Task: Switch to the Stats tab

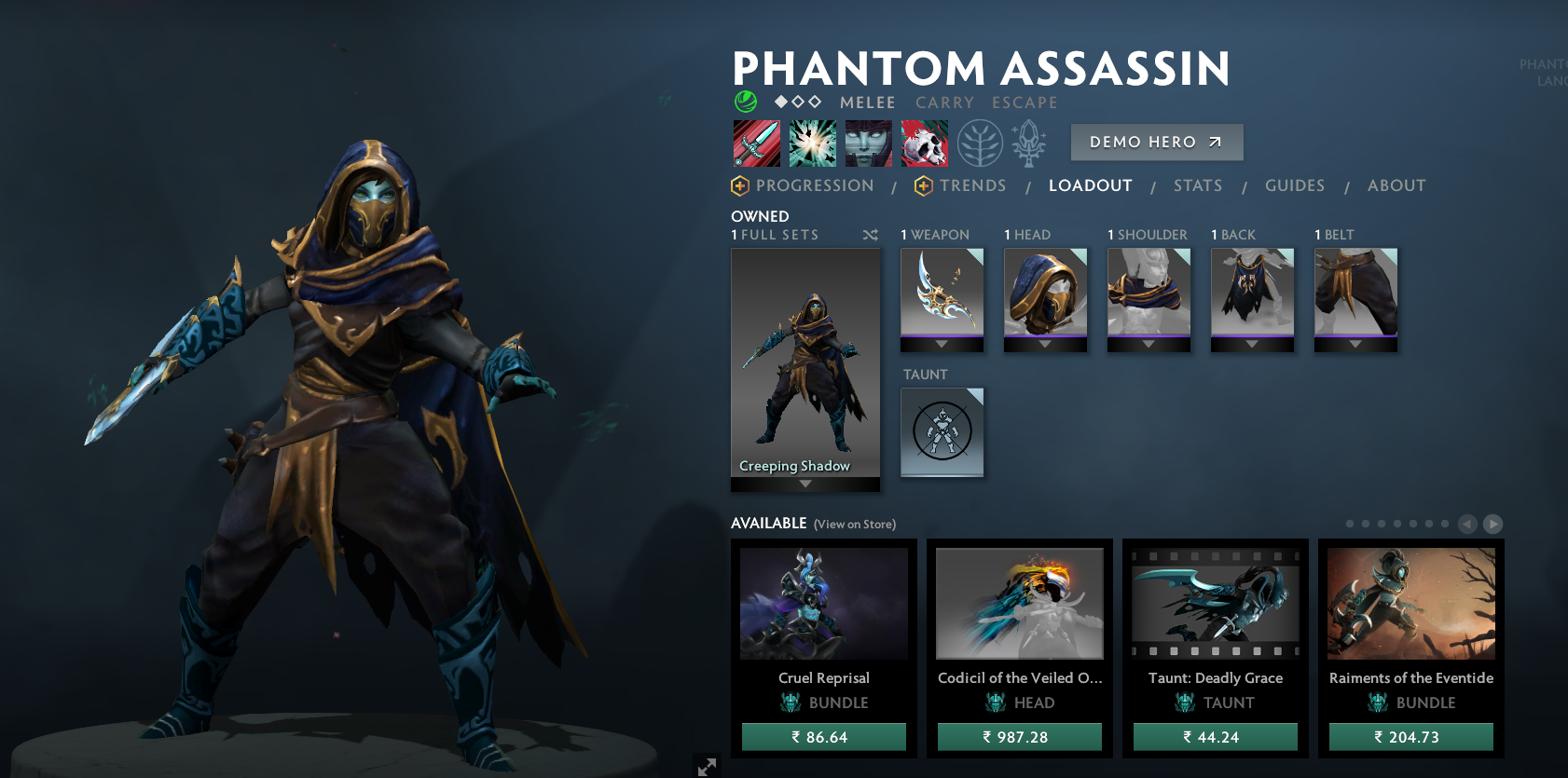Action: [1198, 185]
